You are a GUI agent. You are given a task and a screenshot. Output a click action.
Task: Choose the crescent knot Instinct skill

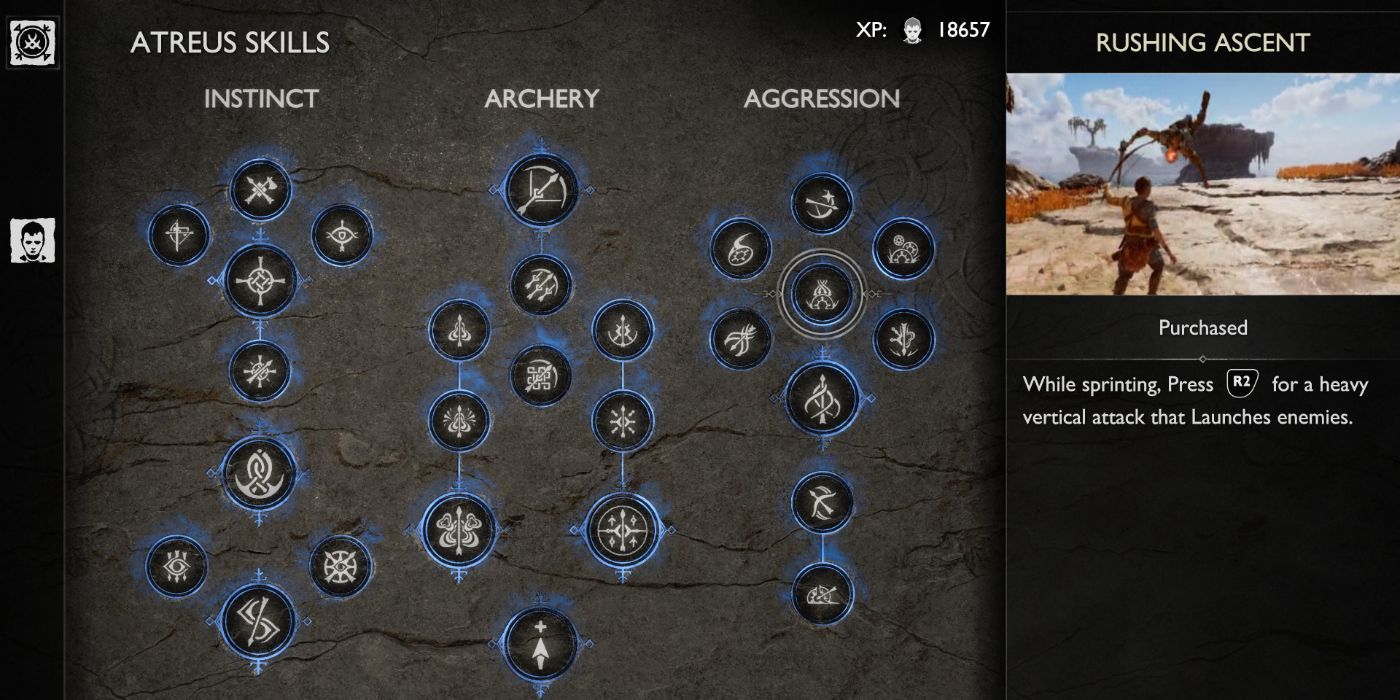pyautogui.click(x=260, y=472)
